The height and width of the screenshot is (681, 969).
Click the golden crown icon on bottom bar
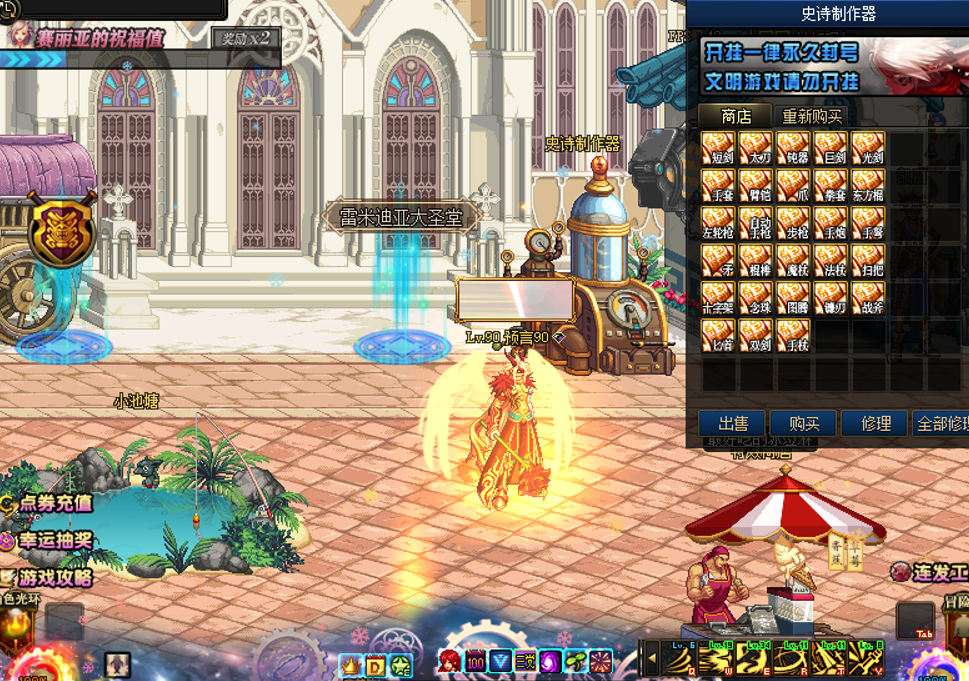(350, 664)
